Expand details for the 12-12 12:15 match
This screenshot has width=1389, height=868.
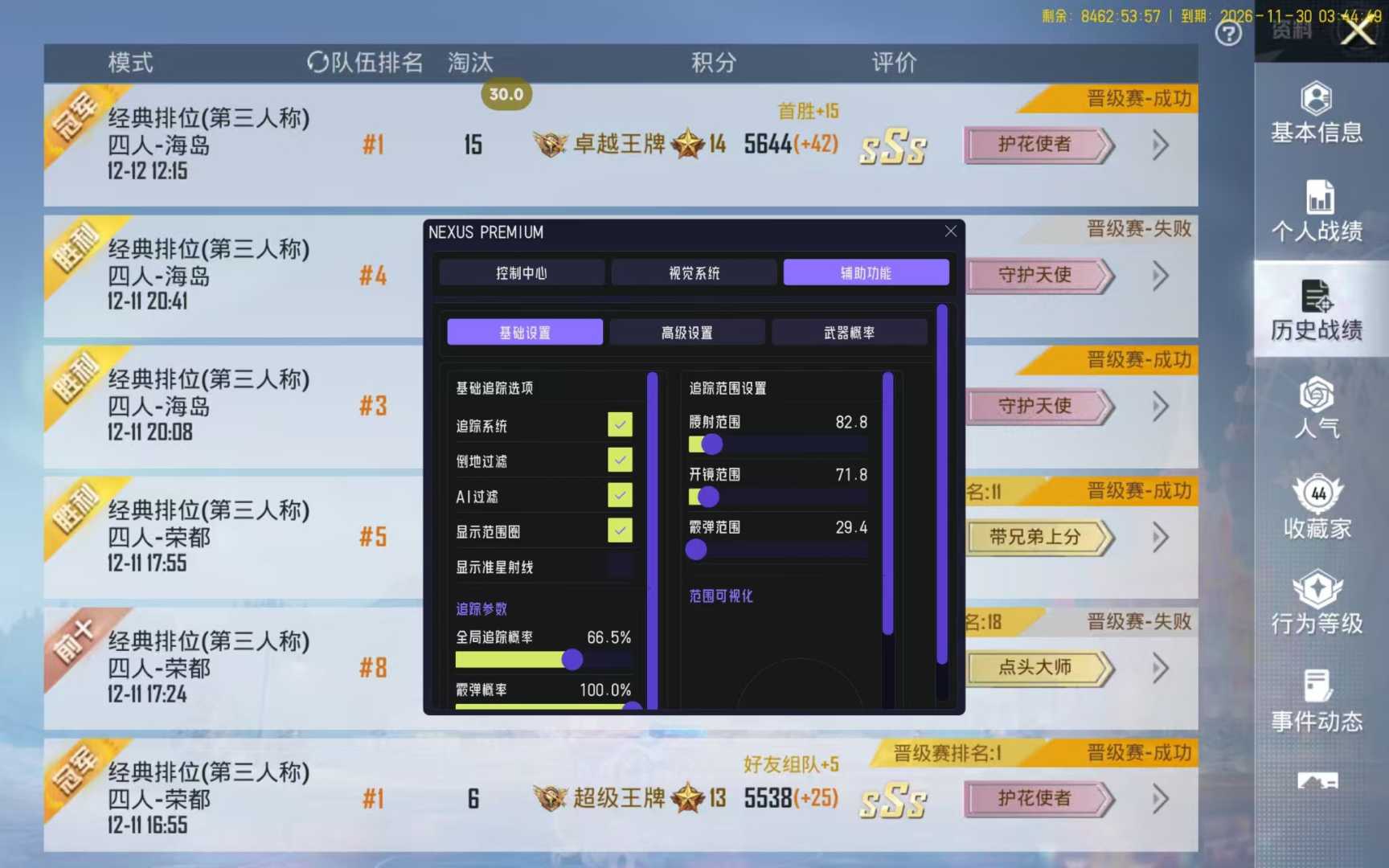[1159, 145]
